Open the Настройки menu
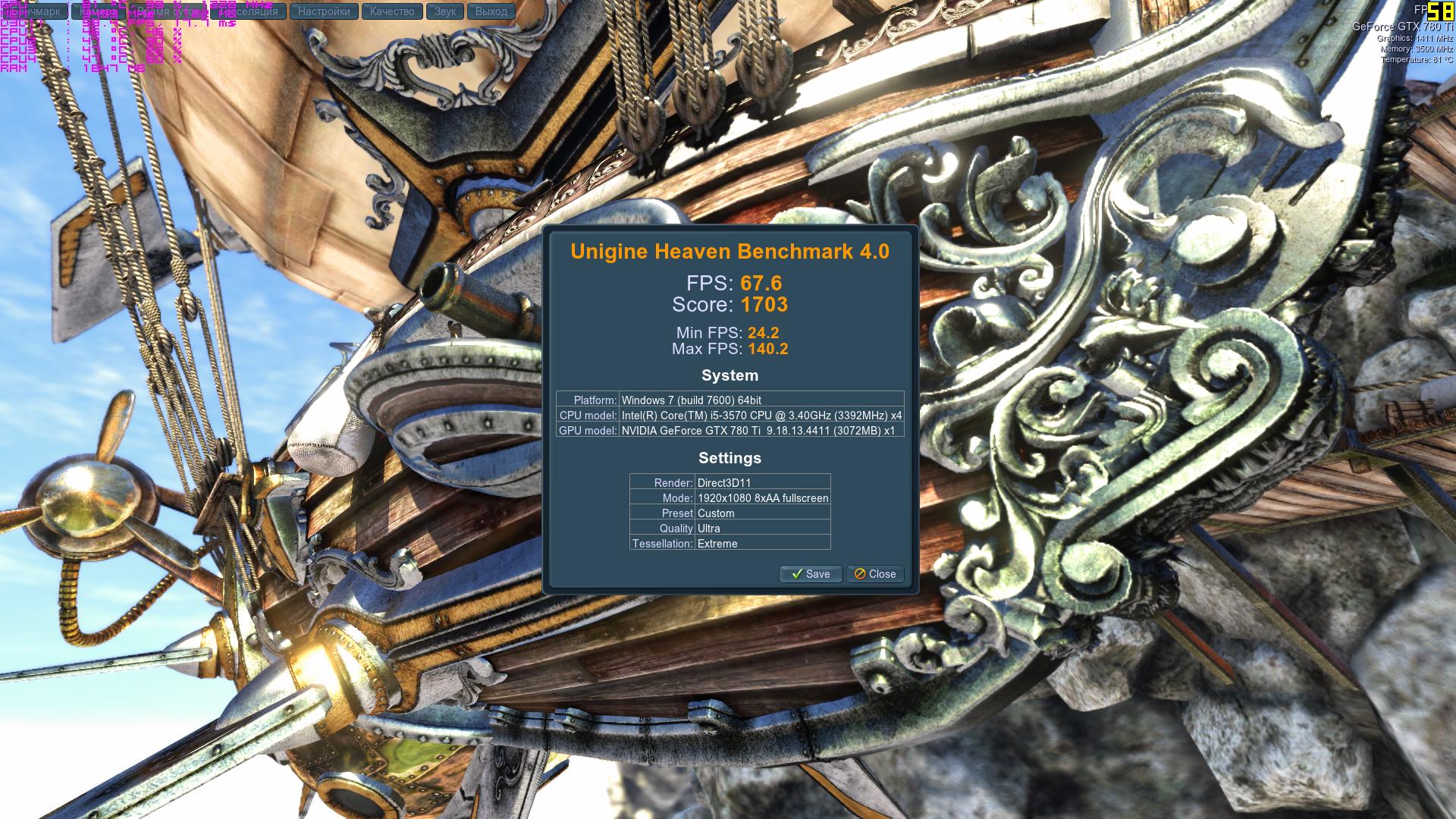This screenshot has height=819, width=1456. point(324,11)
